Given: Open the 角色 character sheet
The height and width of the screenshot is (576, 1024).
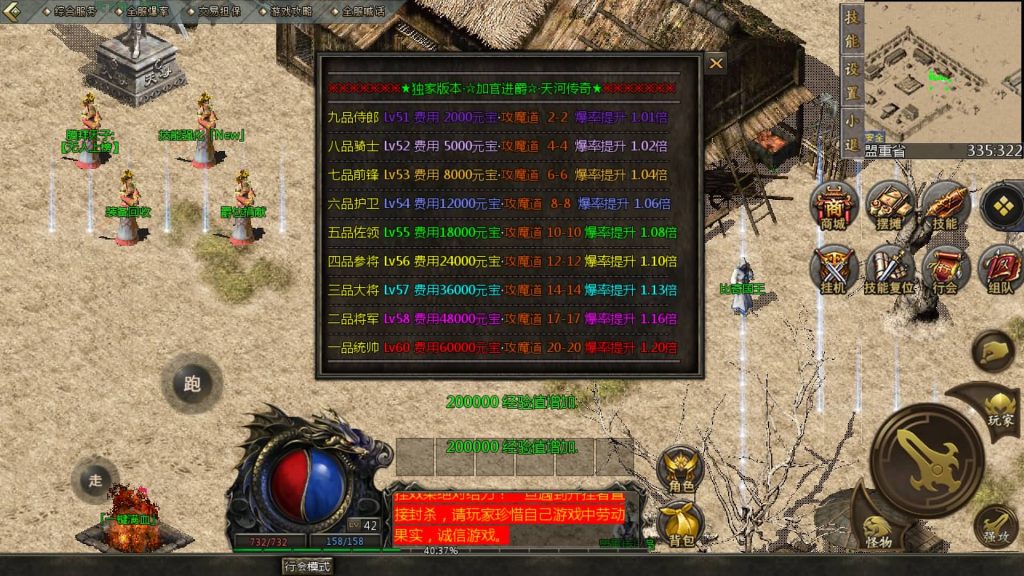Looking at the screenshot, I should [x=681, y=468].
